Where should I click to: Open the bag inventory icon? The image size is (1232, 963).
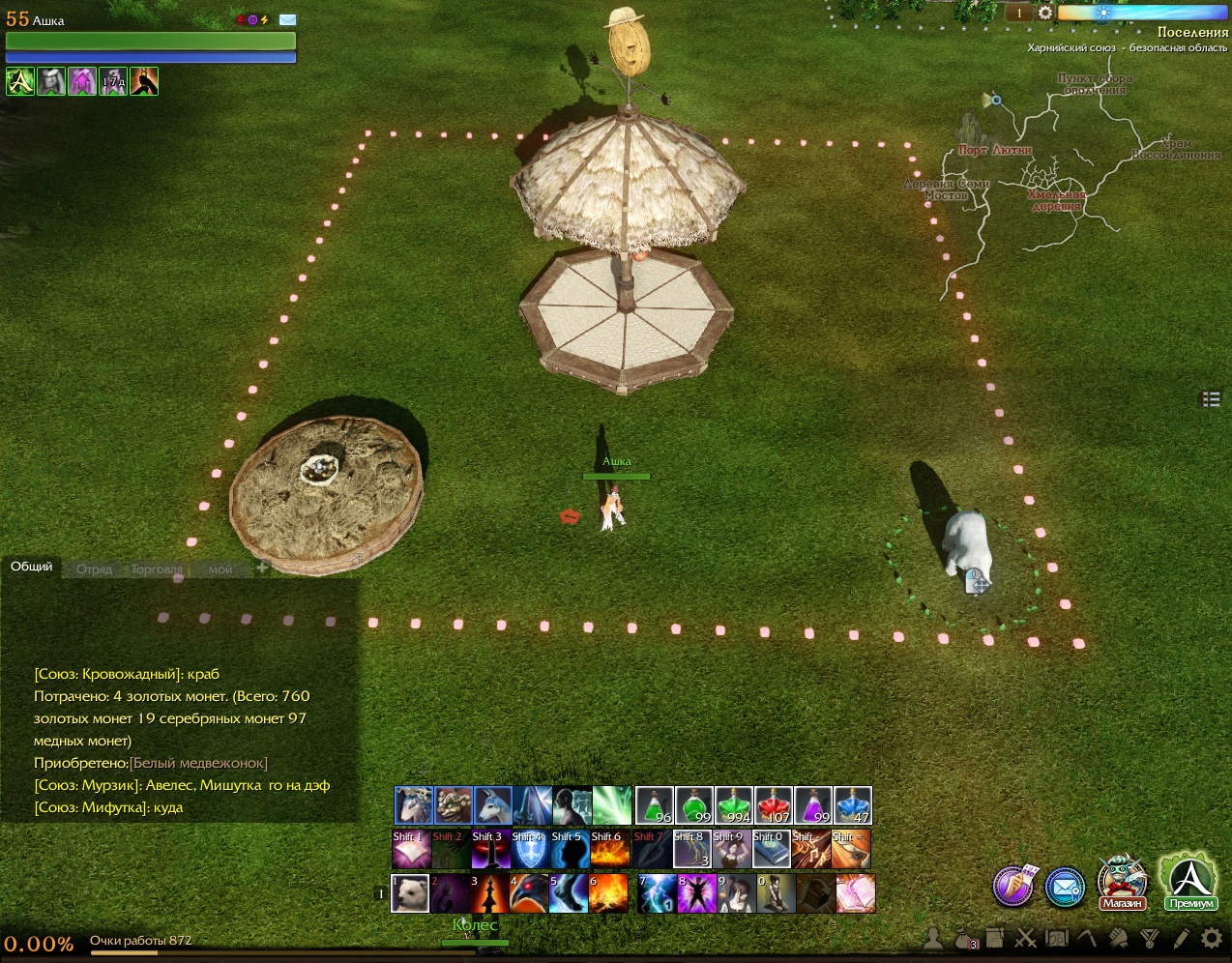964,938
